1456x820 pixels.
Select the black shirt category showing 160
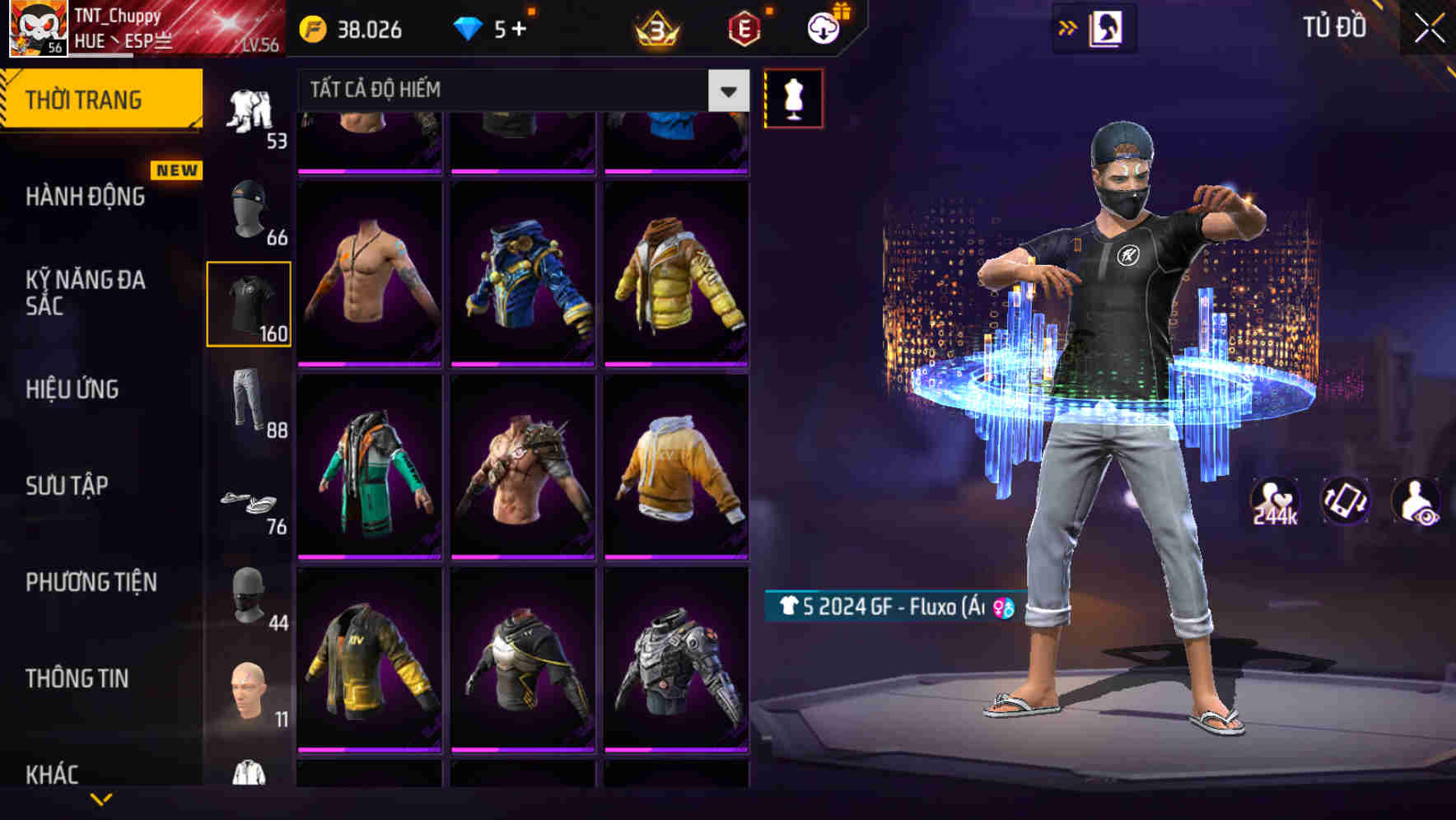click(x=250, y=303)
